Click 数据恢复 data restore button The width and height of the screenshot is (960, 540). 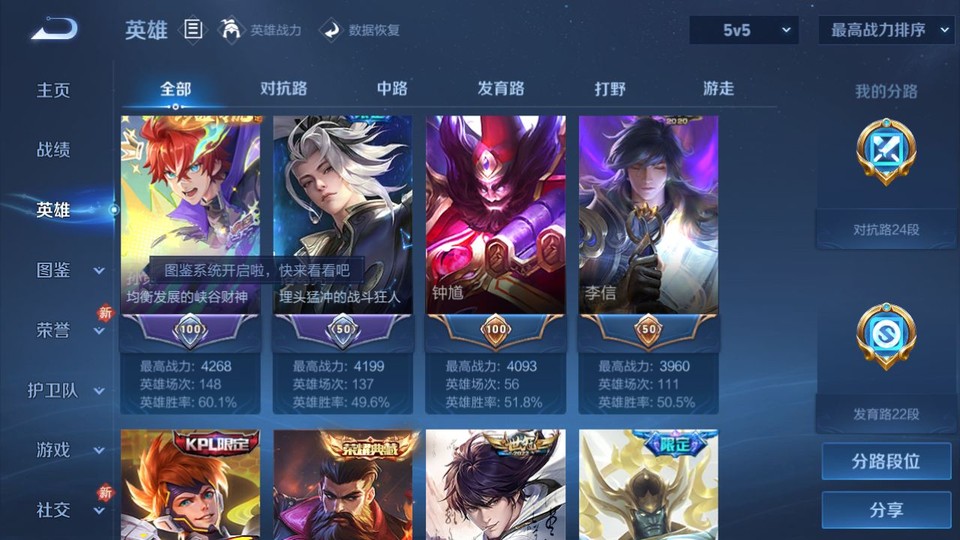pos(361,30)
